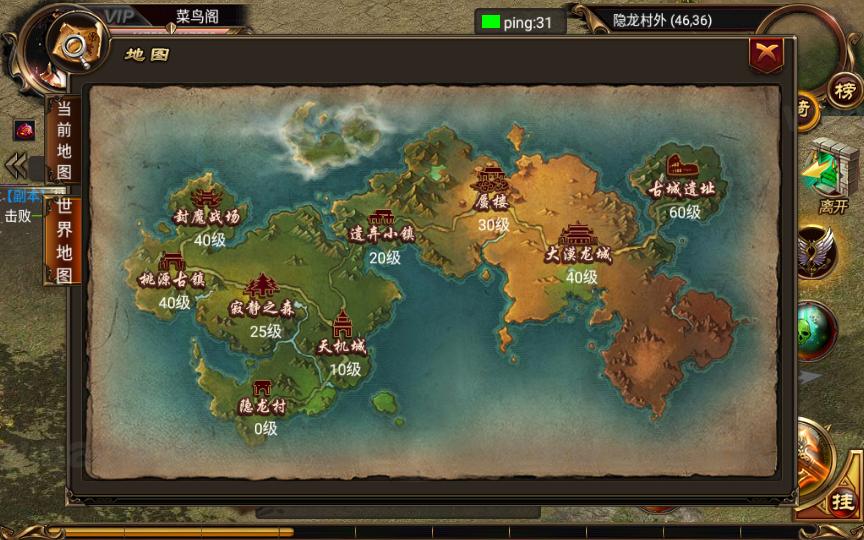Open the winged emblem icon
864x540 pixels.
[818, 251]
